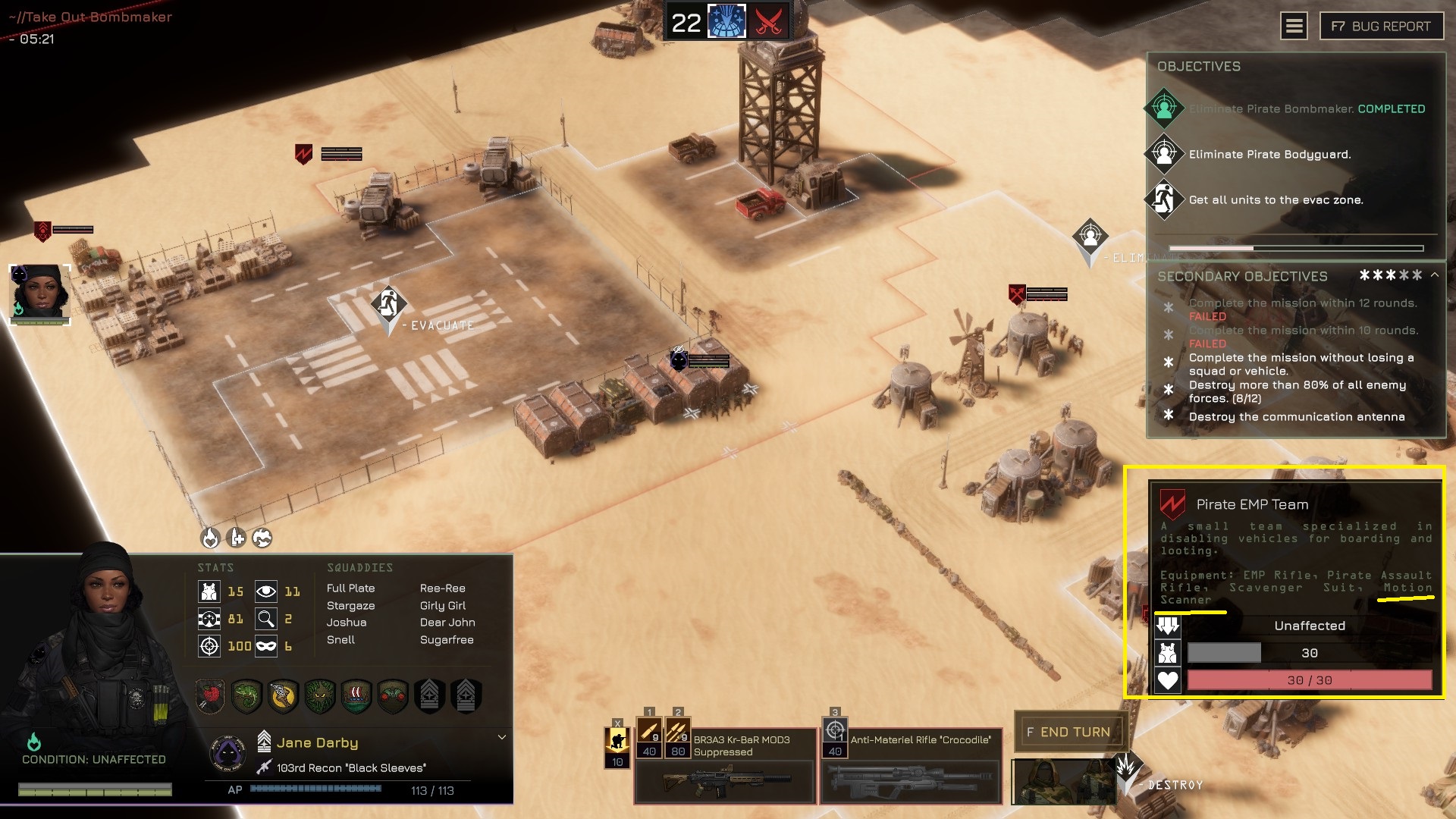Select the viking ship perk badge
Viewport: 1456px width, 819px height.
(356, 695)
